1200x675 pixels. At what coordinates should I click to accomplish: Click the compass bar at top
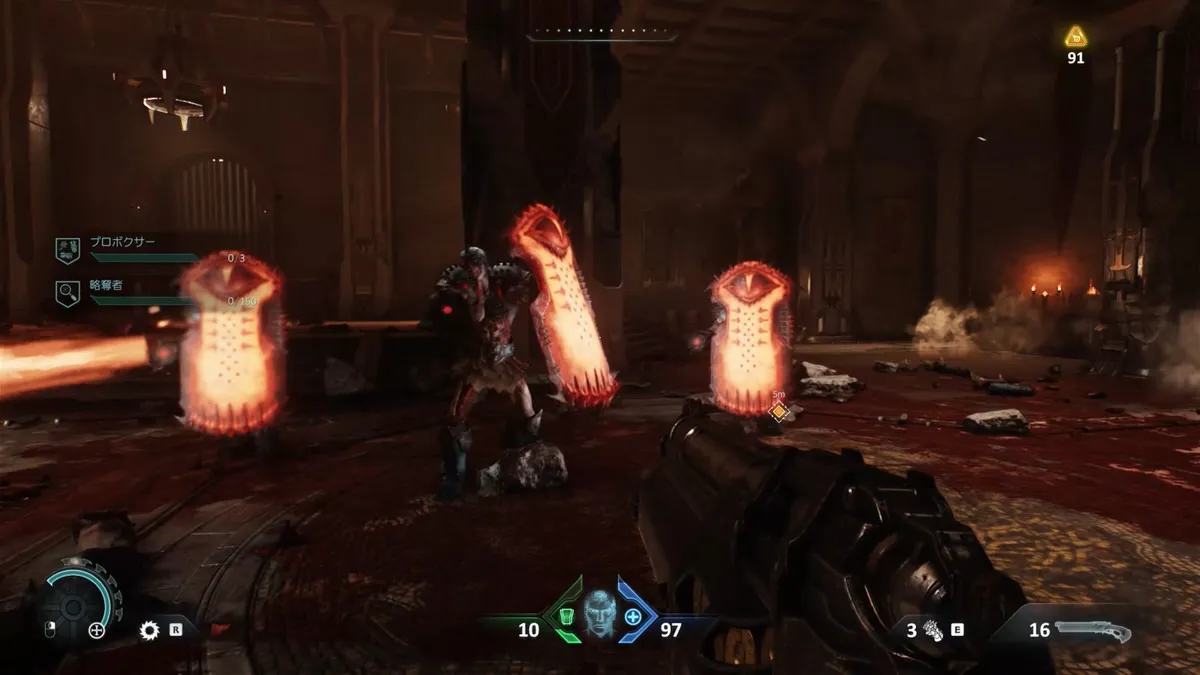coord(601,35)
